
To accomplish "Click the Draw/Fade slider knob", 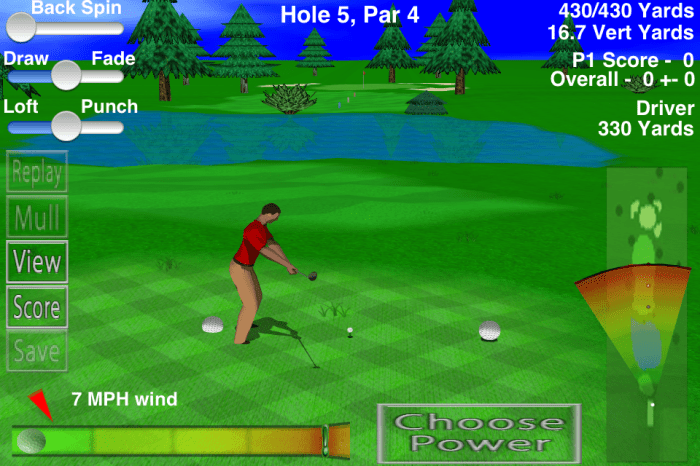I will tap(66, 74).
